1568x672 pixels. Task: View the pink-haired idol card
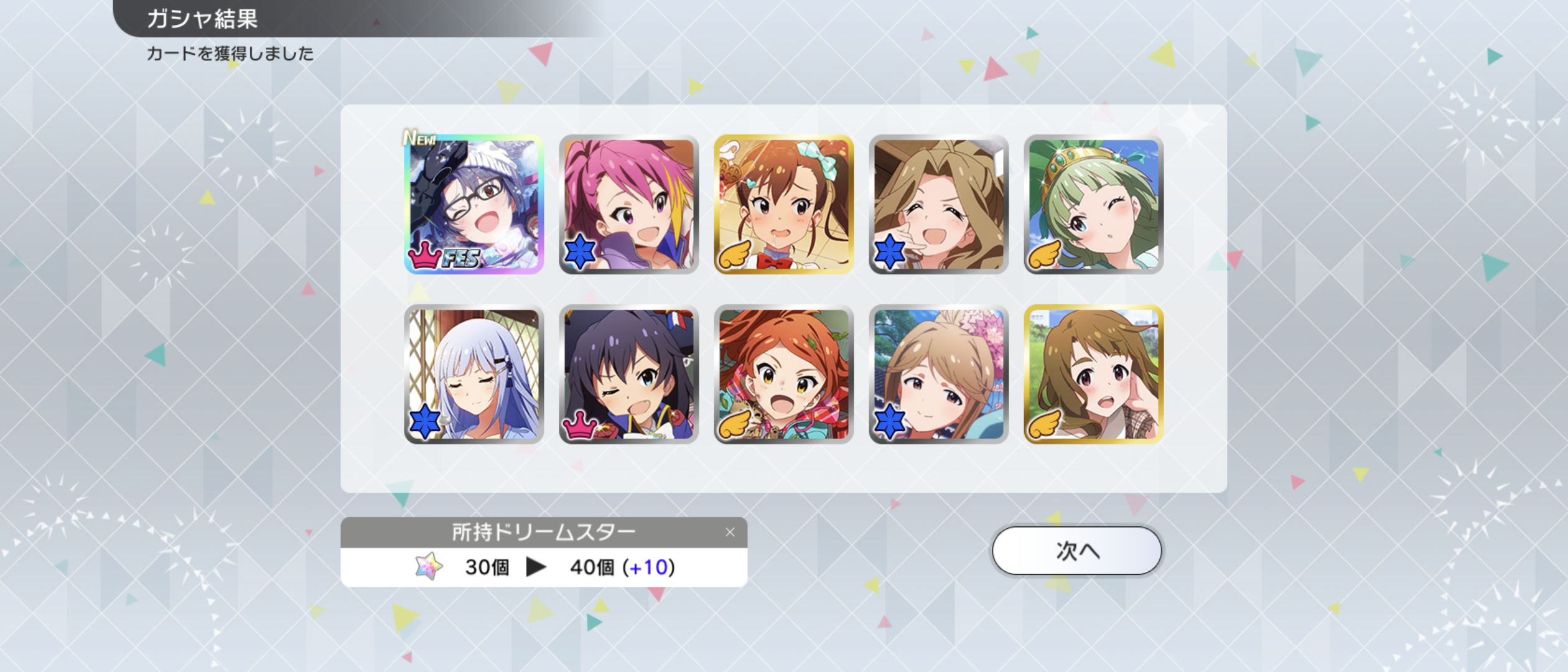(x=628, y=204)
